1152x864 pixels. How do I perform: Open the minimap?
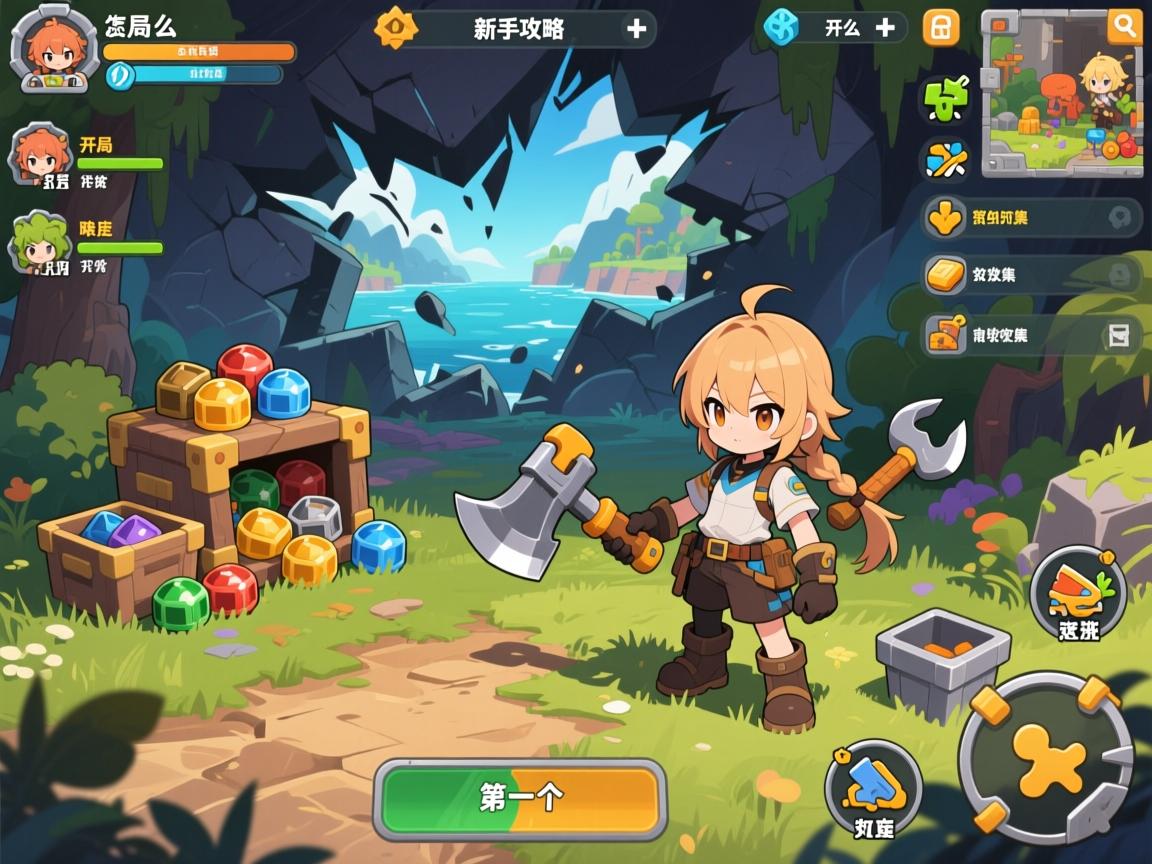pos(1059,96)
